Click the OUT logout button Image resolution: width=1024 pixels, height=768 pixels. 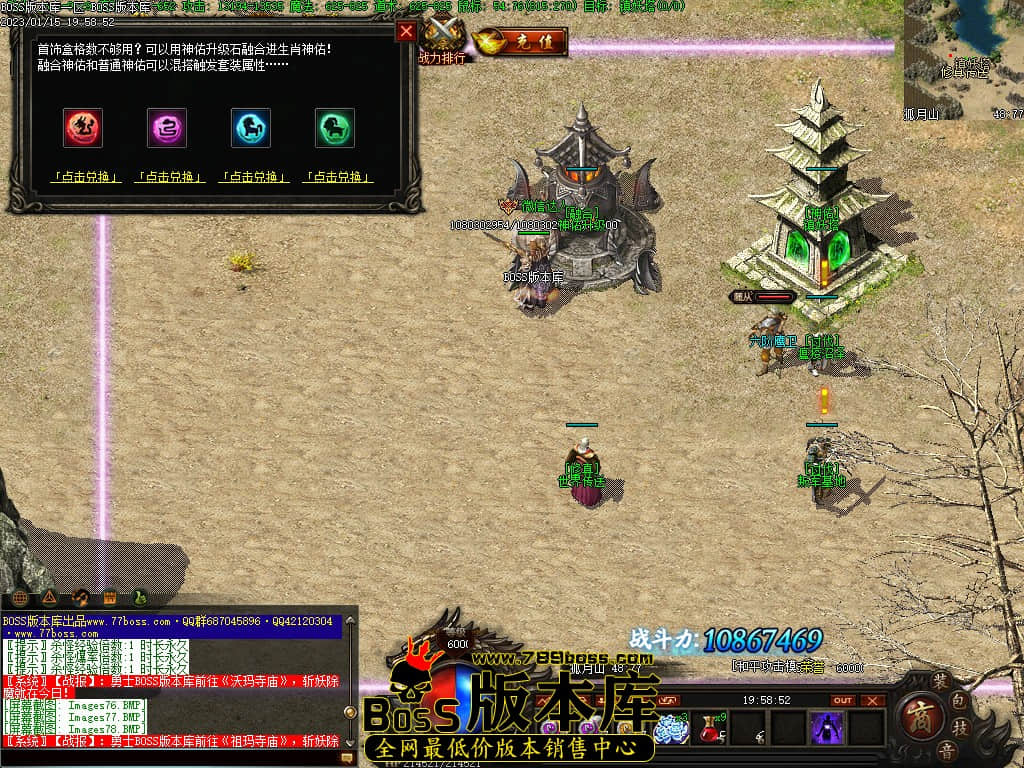pos(843,700)
